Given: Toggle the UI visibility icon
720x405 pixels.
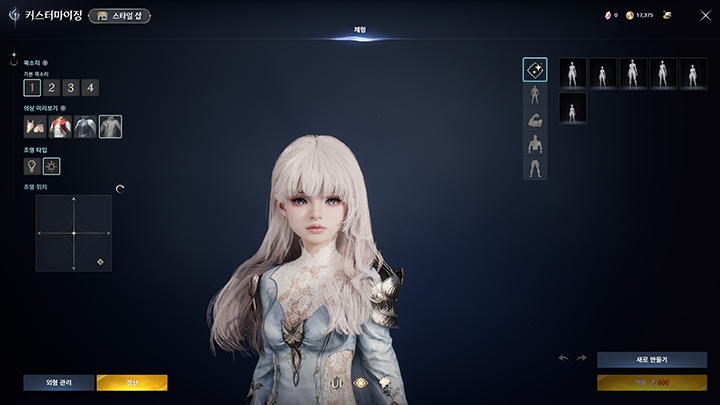Looking at the screenshot, I should [337, 382].
